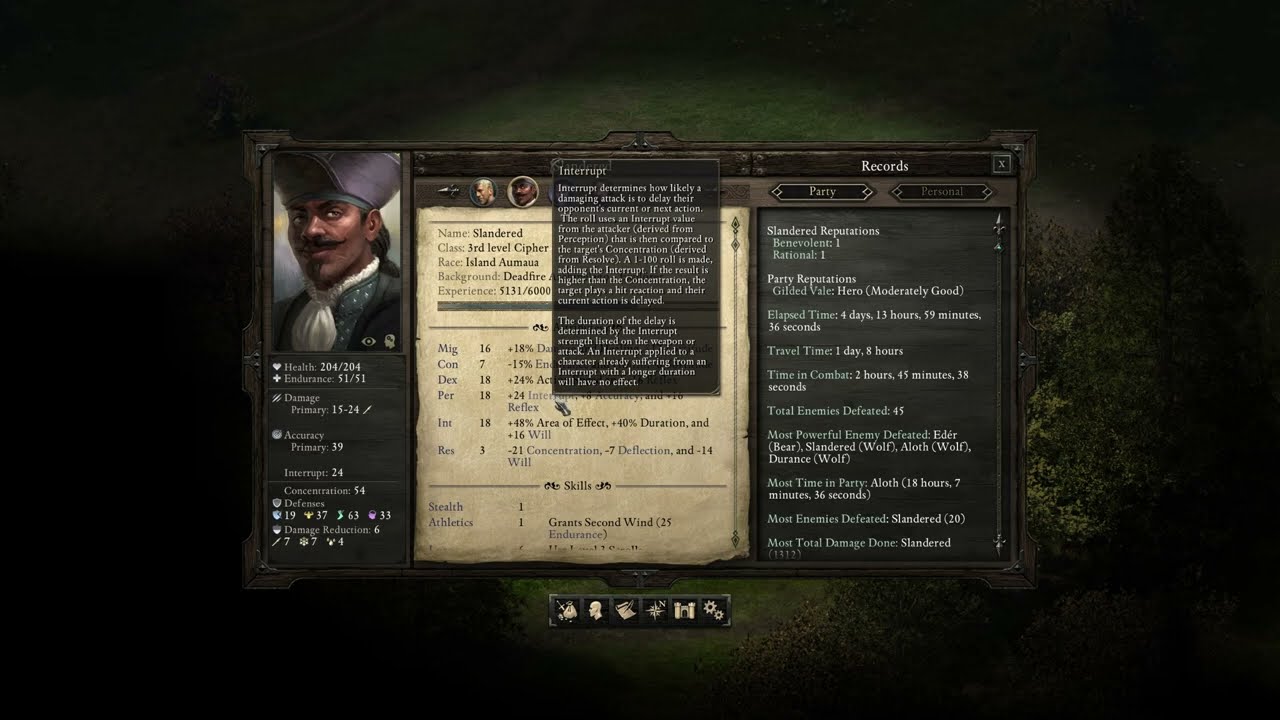
Task: Click the Intellect attribute row
Action: (x=445, y=423)
